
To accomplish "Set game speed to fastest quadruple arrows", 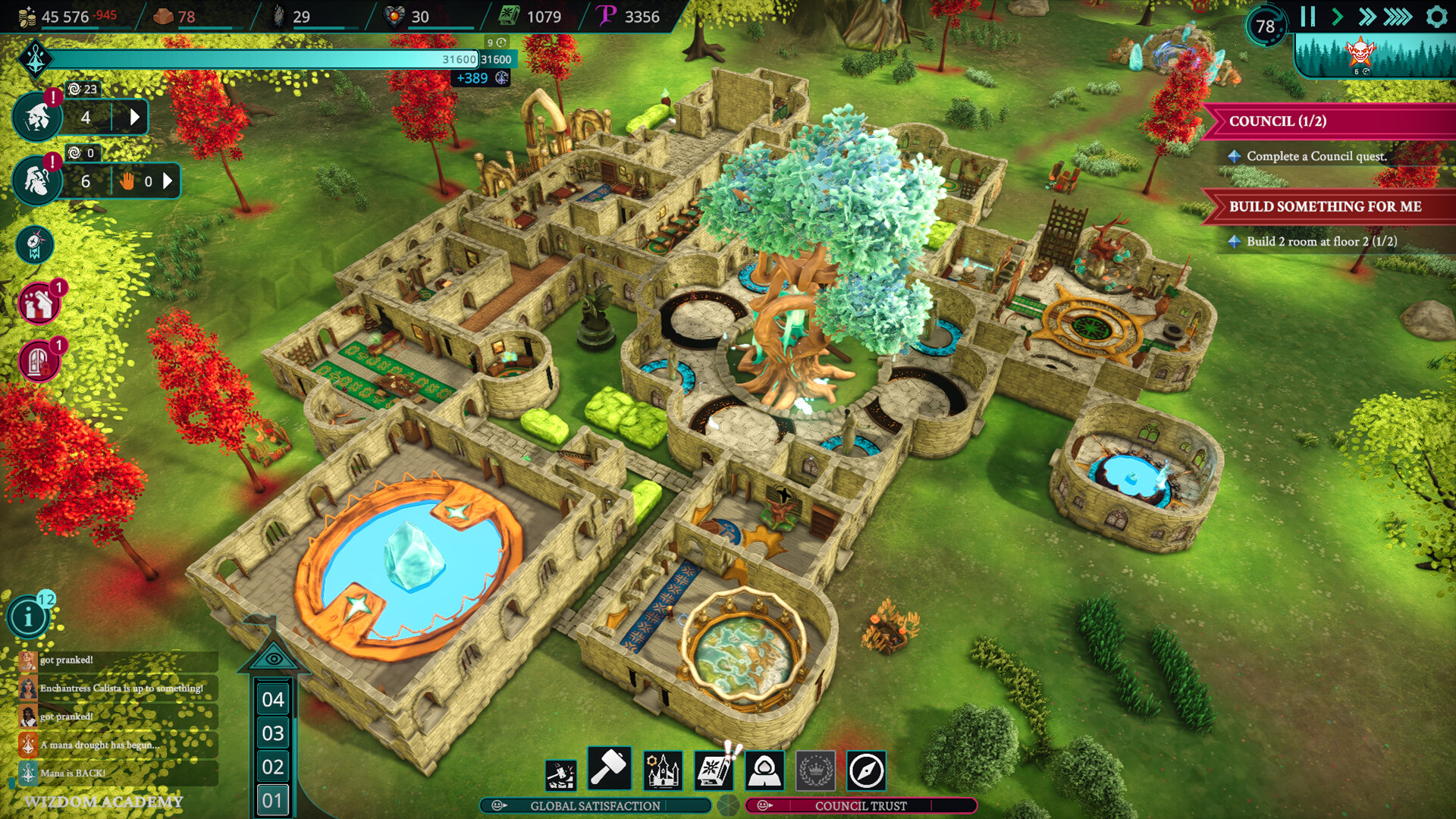I will pos(1398,17).
